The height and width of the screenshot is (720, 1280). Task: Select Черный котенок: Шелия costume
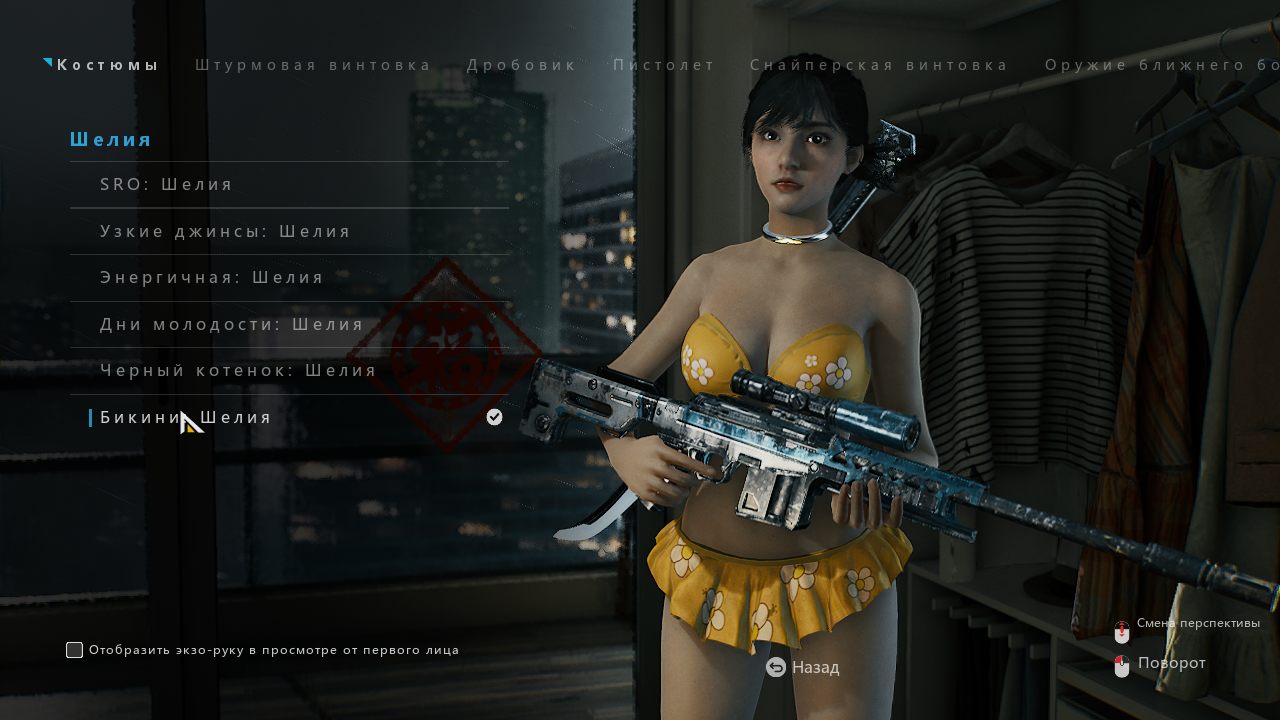238,371
